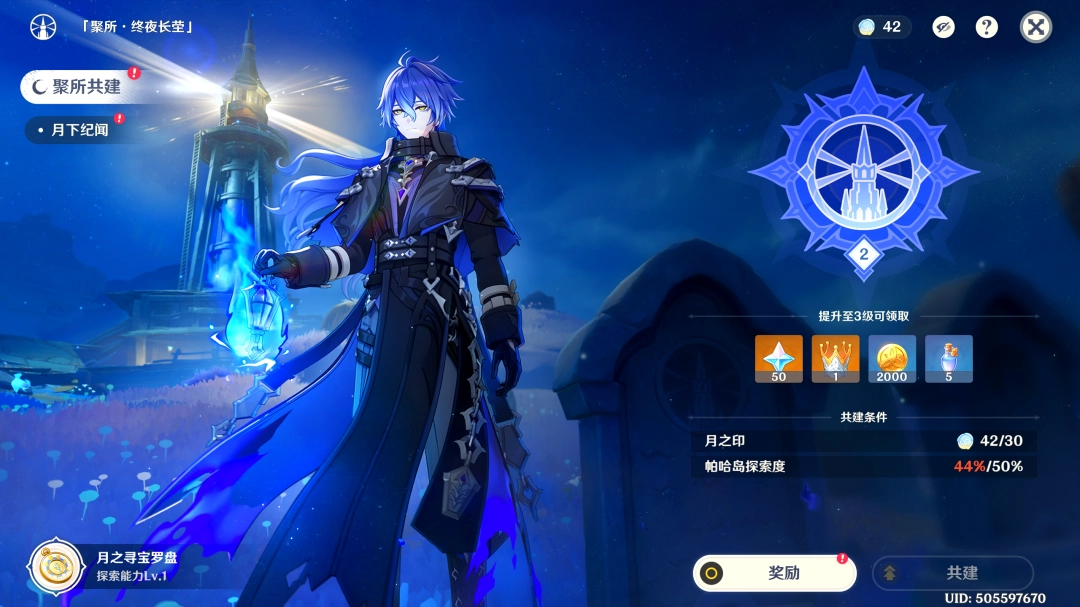Open the 月之寻宝罗盘 compass gadget
Viewport: 1080px width, 607px height.
pyautogui.click(x=55, y=566)
